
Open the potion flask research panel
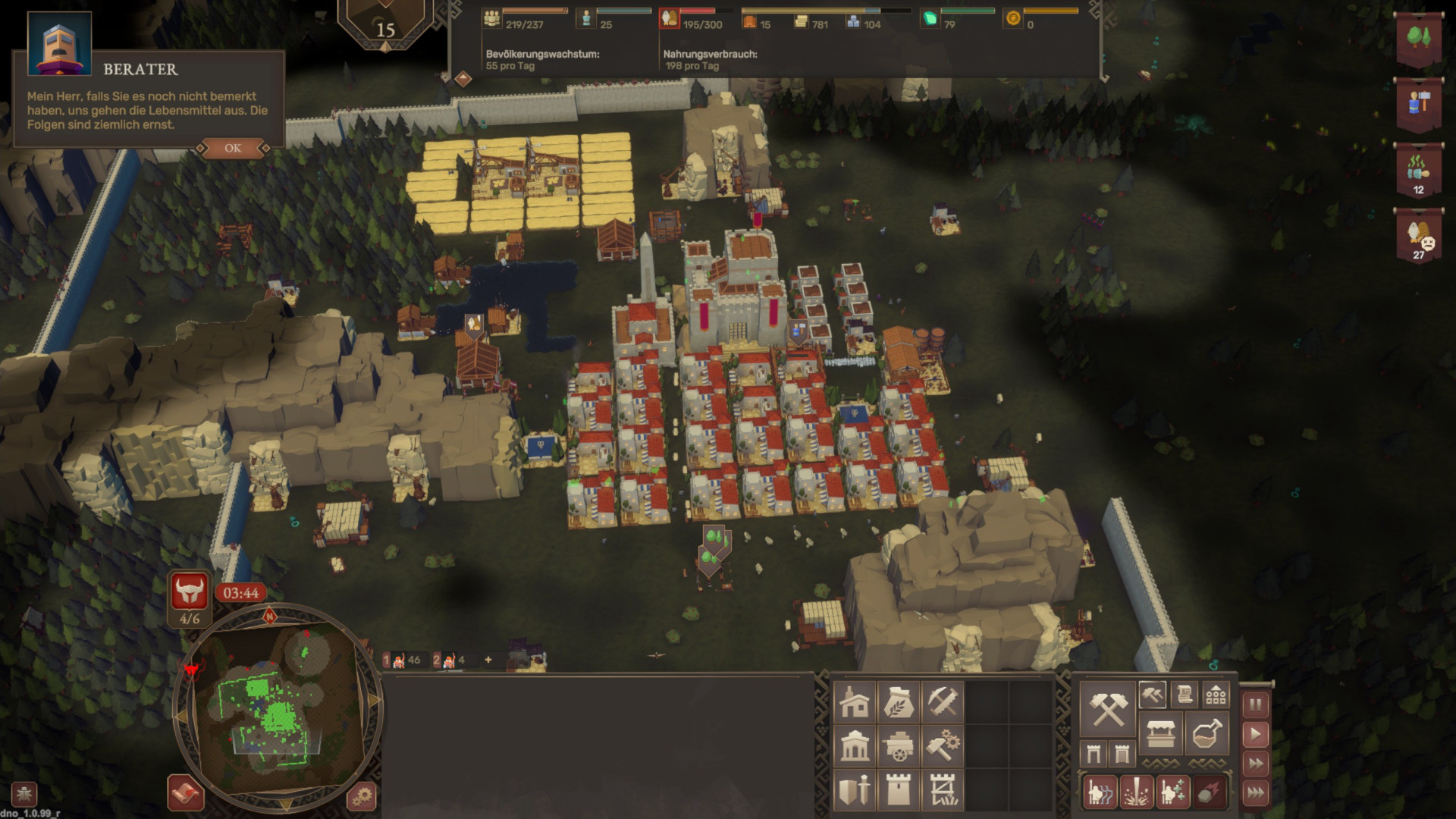pyautogui.click(x=1206, y=734)
